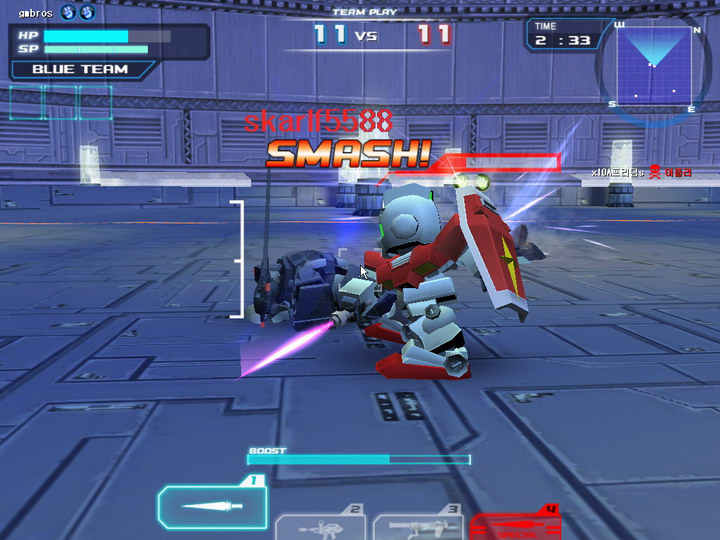Click the BLUE TEAM label
This screenshot has height=540, width=720.
(80, 69)
